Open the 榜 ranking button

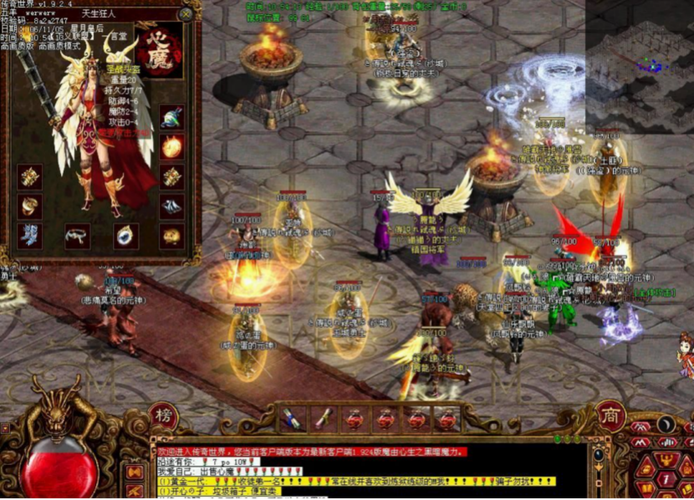163,415
